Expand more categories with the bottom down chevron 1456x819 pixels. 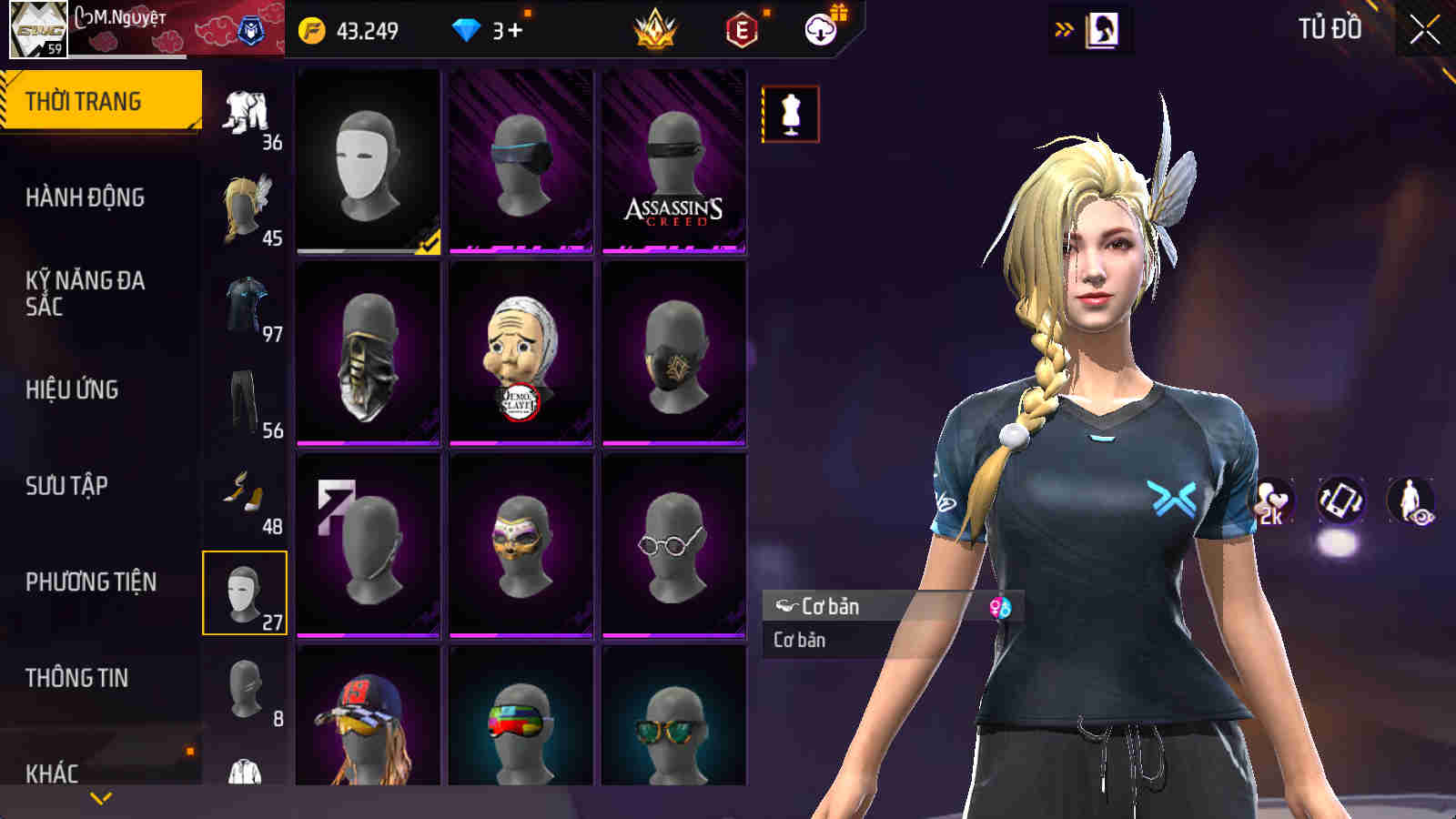coord(100,796)
